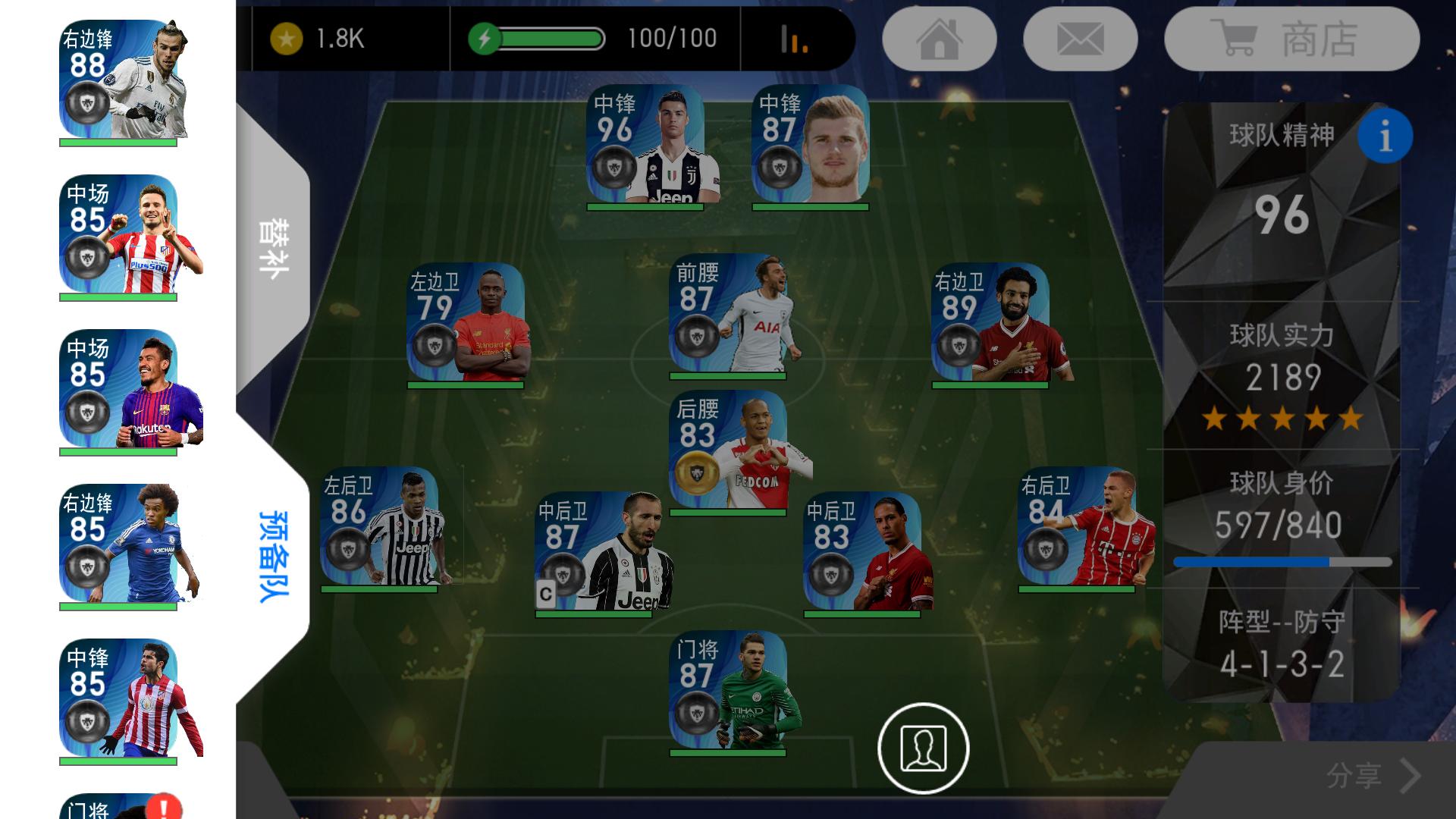Open the orange bar chart stats icon

click(x=794, y=39)
